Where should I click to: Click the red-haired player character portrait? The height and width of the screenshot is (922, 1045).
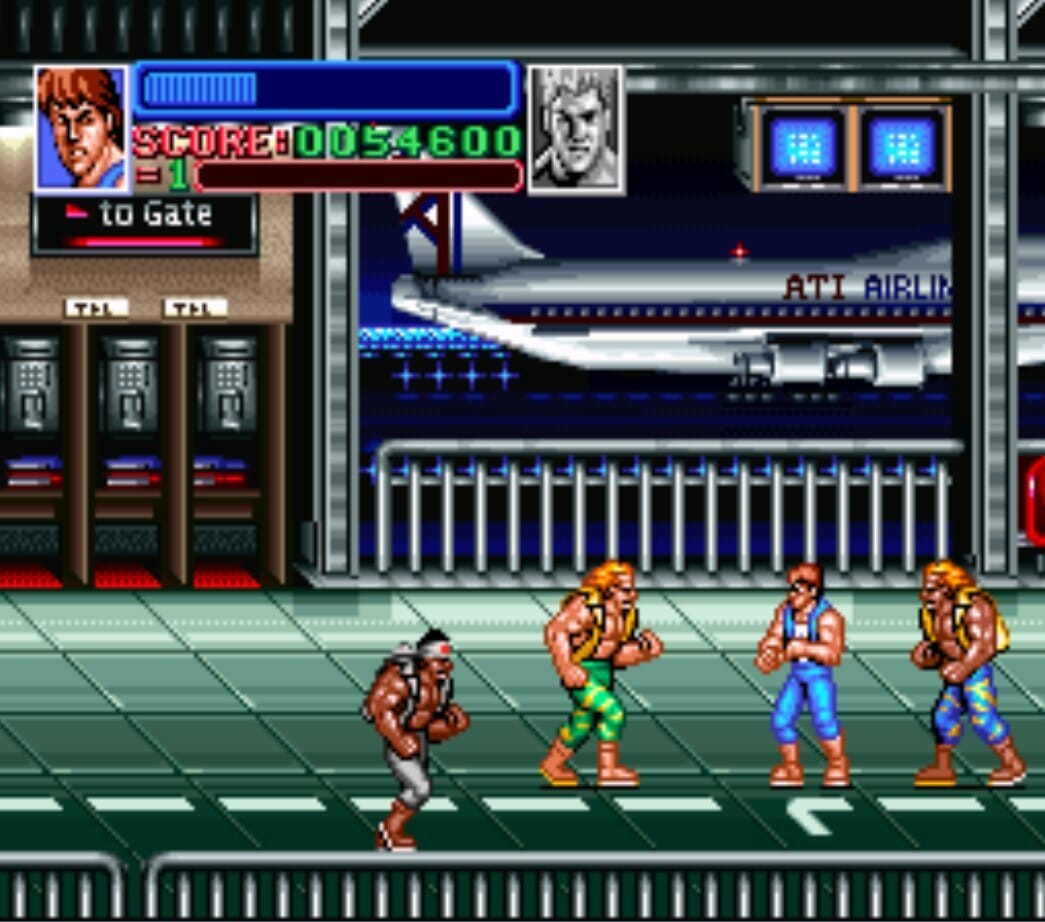click(x=82, y=128)
